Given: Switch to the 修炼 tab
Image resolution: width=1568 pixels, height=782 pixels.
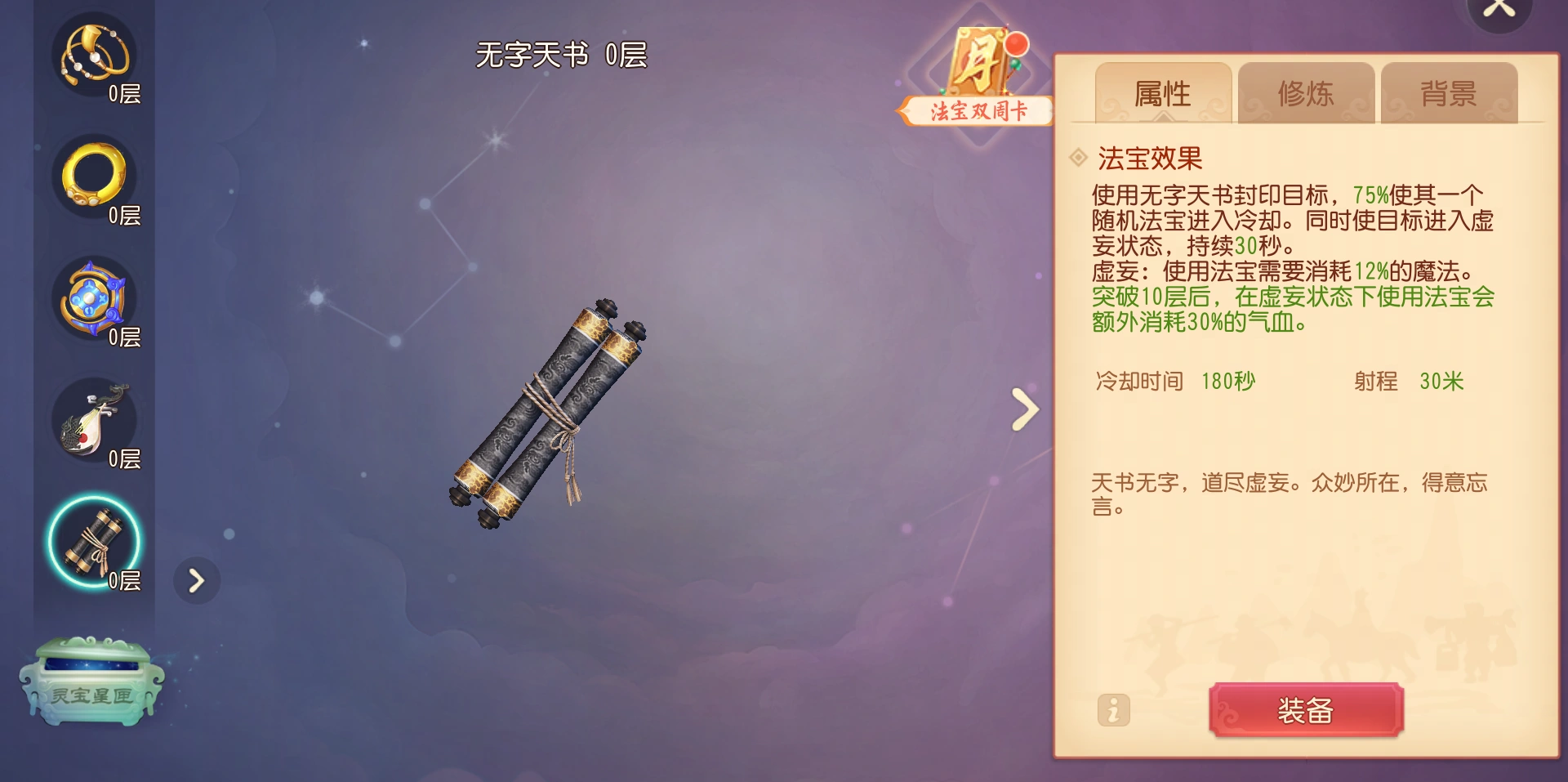Looking at the screenshot, I should (x=1305, y=93).
